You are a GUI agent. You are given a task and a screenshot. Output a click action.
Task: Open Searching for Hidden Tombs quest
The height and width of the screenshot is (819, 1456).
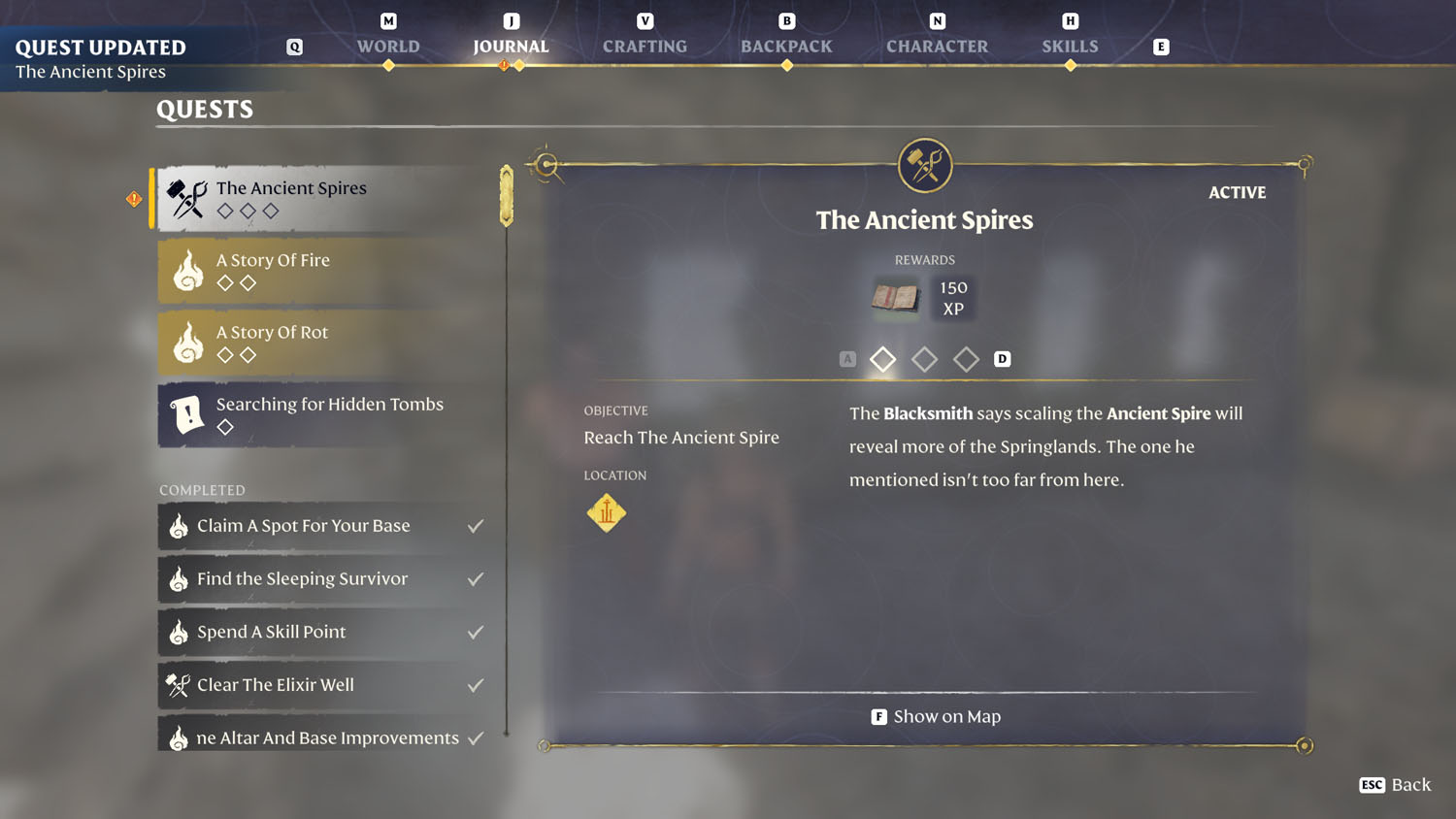[325, 414]
